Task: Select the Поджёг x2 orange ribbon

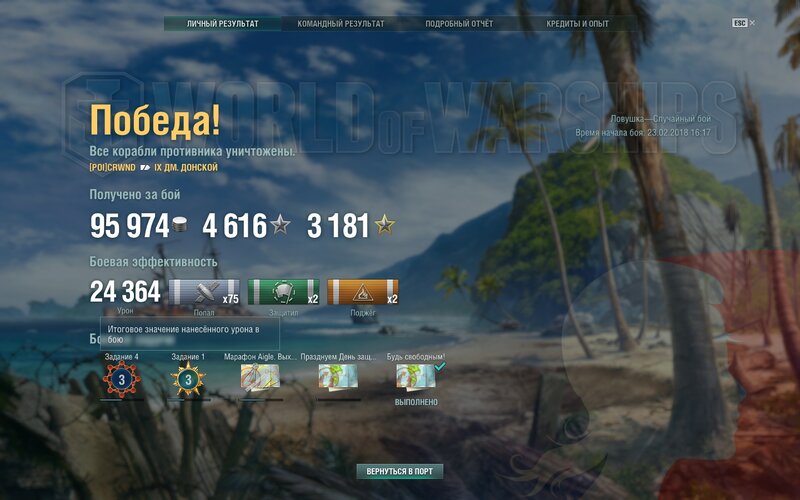Action: click(x=362, y=292)
